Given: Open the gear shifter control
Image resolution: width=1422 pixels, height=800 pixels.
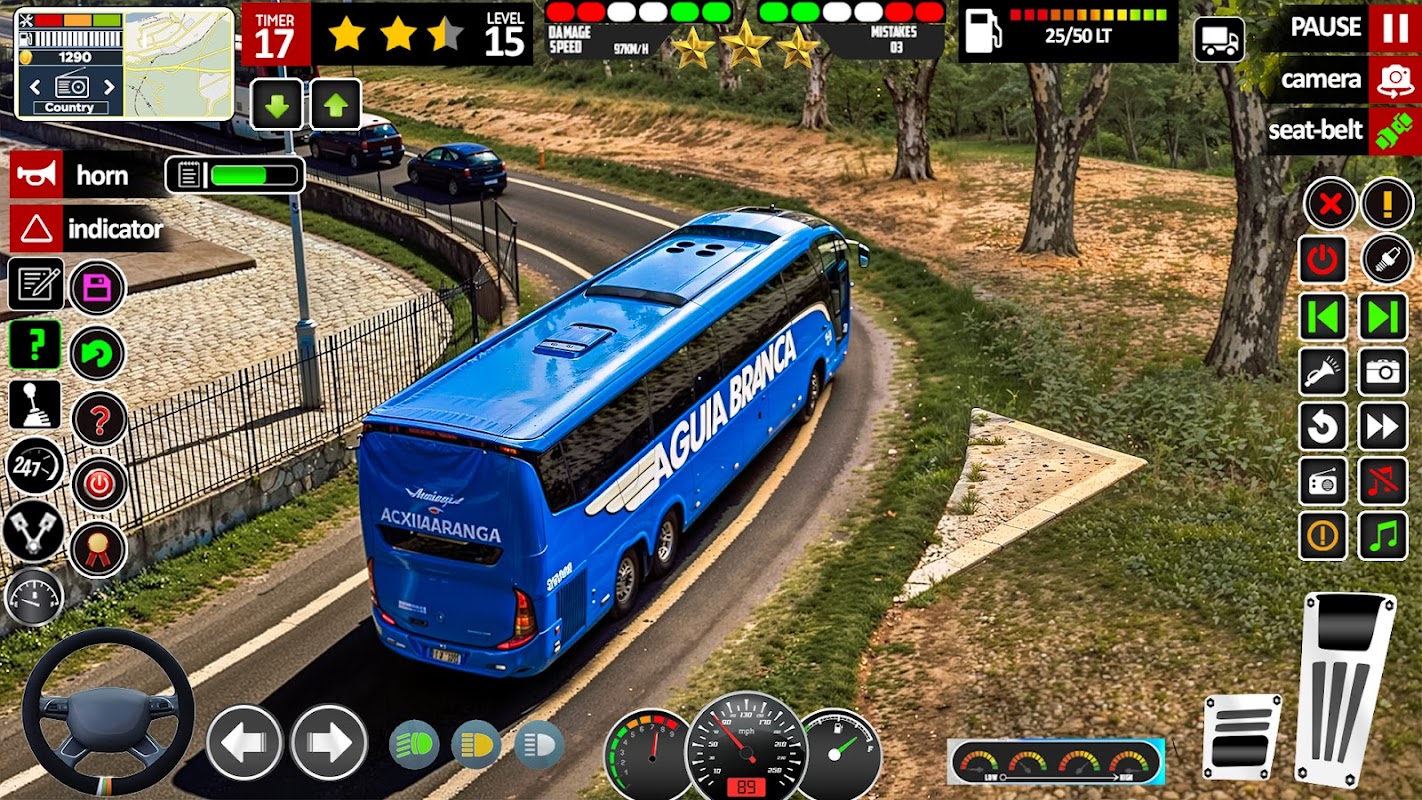Looking at the screenshot, I should [x=35, y=405].
